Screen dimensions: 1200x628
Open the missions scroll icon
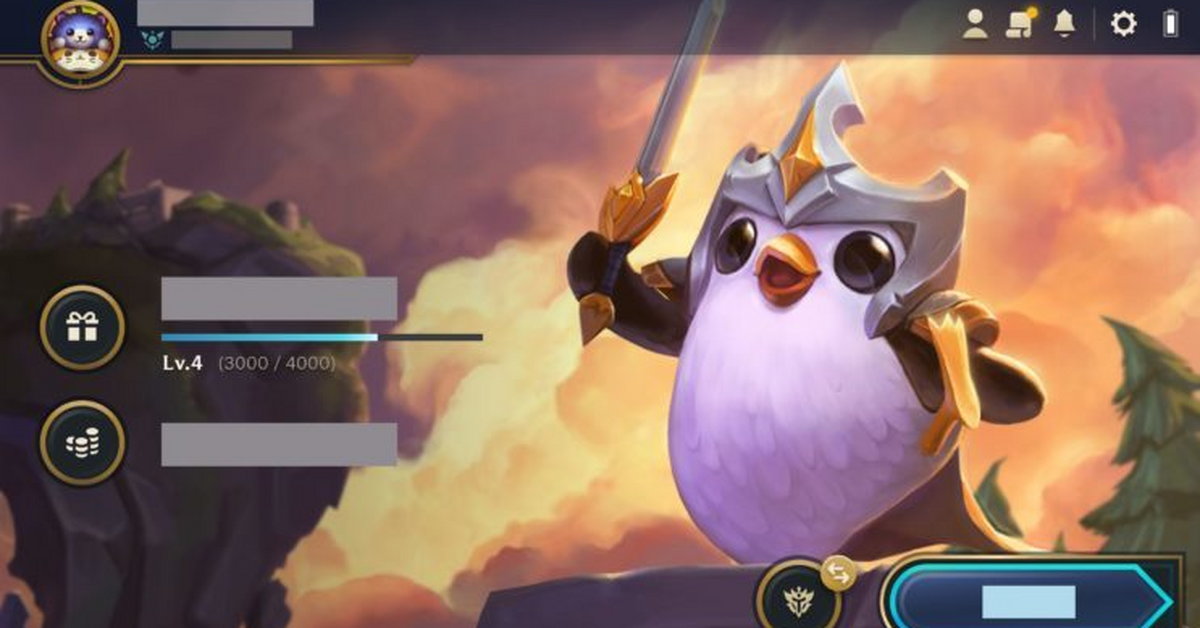[x=1020, y=24]
